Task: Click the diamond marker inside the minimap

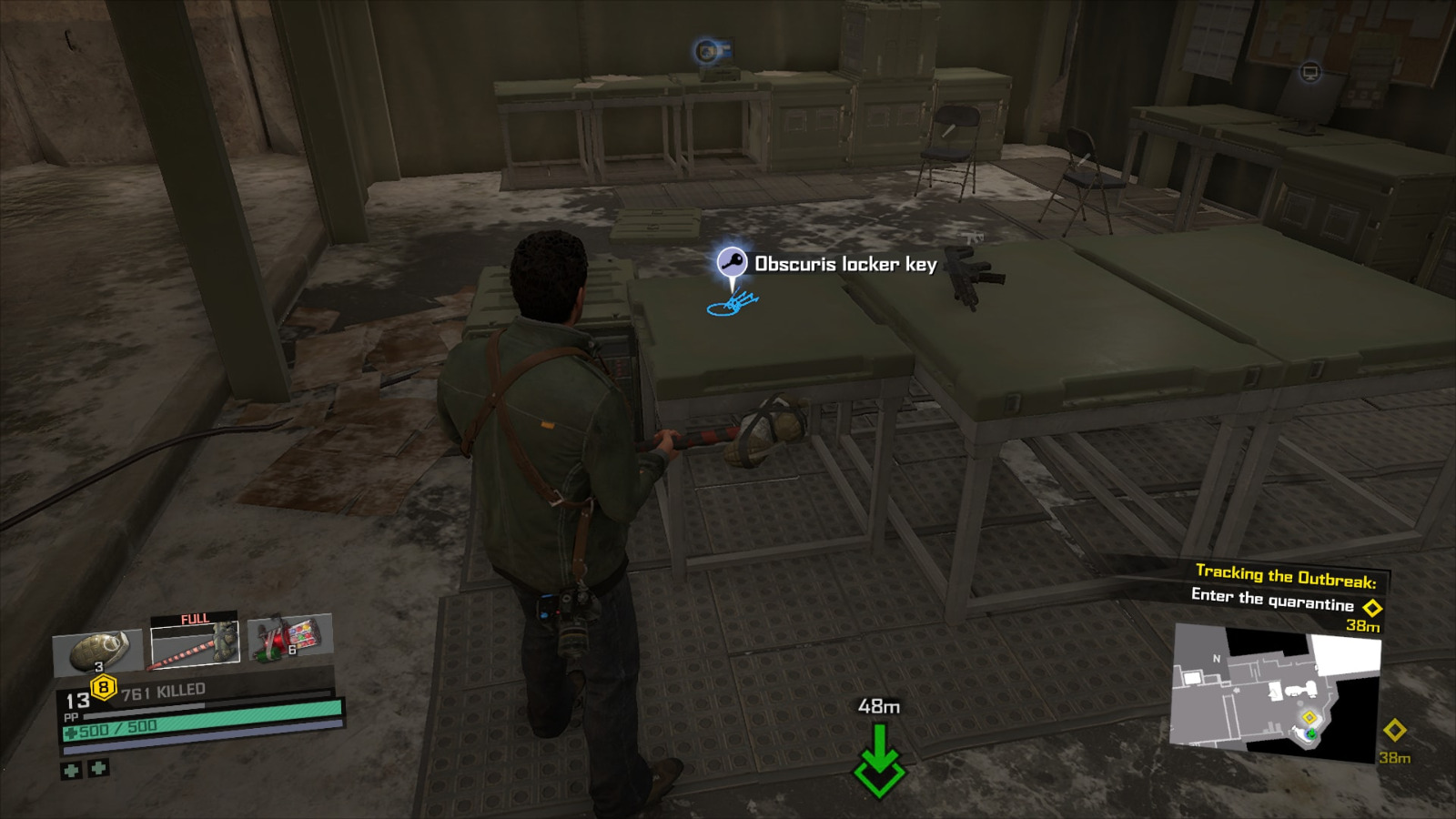Action: click(1310, 717)
